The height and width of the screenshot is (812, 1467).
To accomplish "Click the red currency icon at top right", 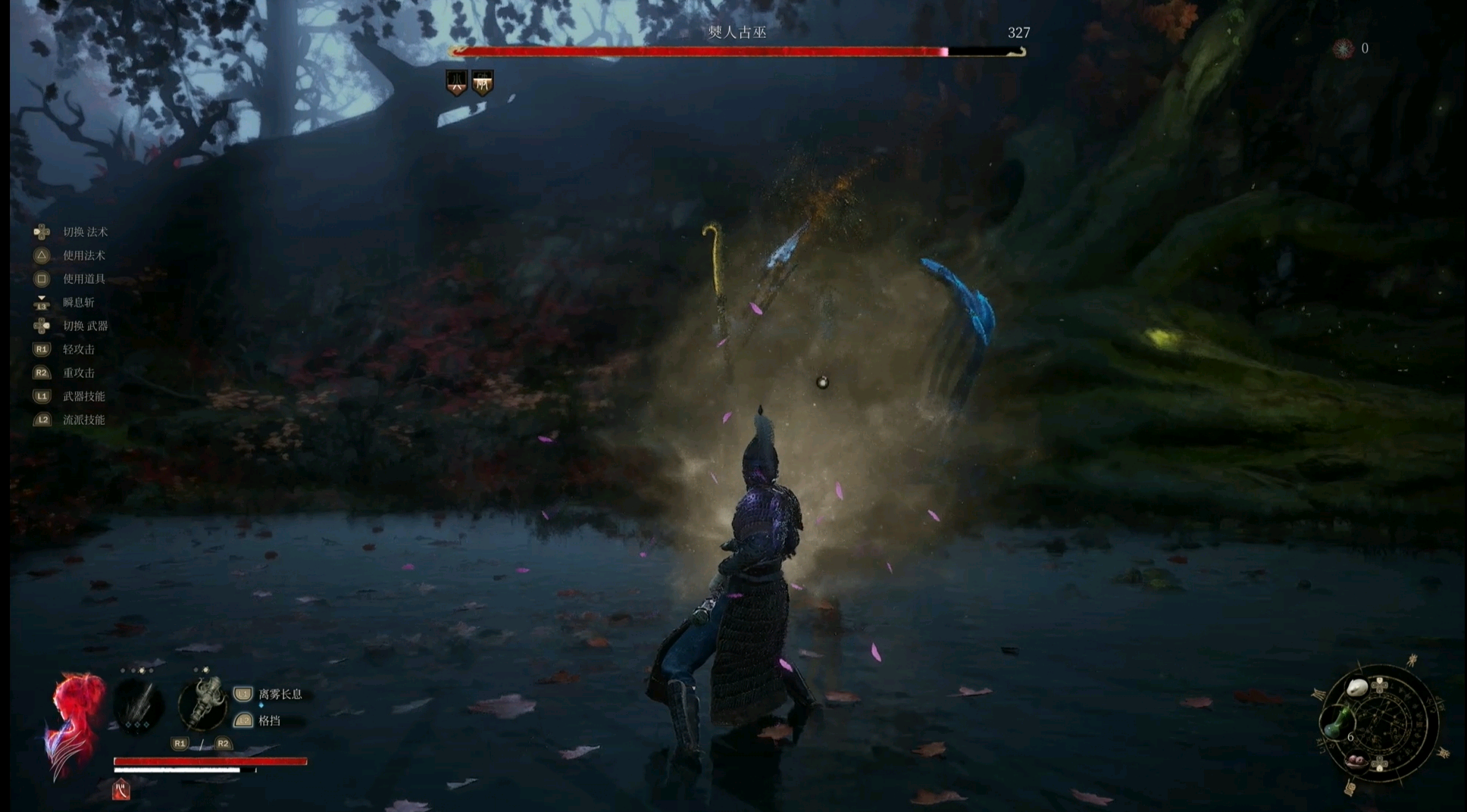I will click(1343, 49).
